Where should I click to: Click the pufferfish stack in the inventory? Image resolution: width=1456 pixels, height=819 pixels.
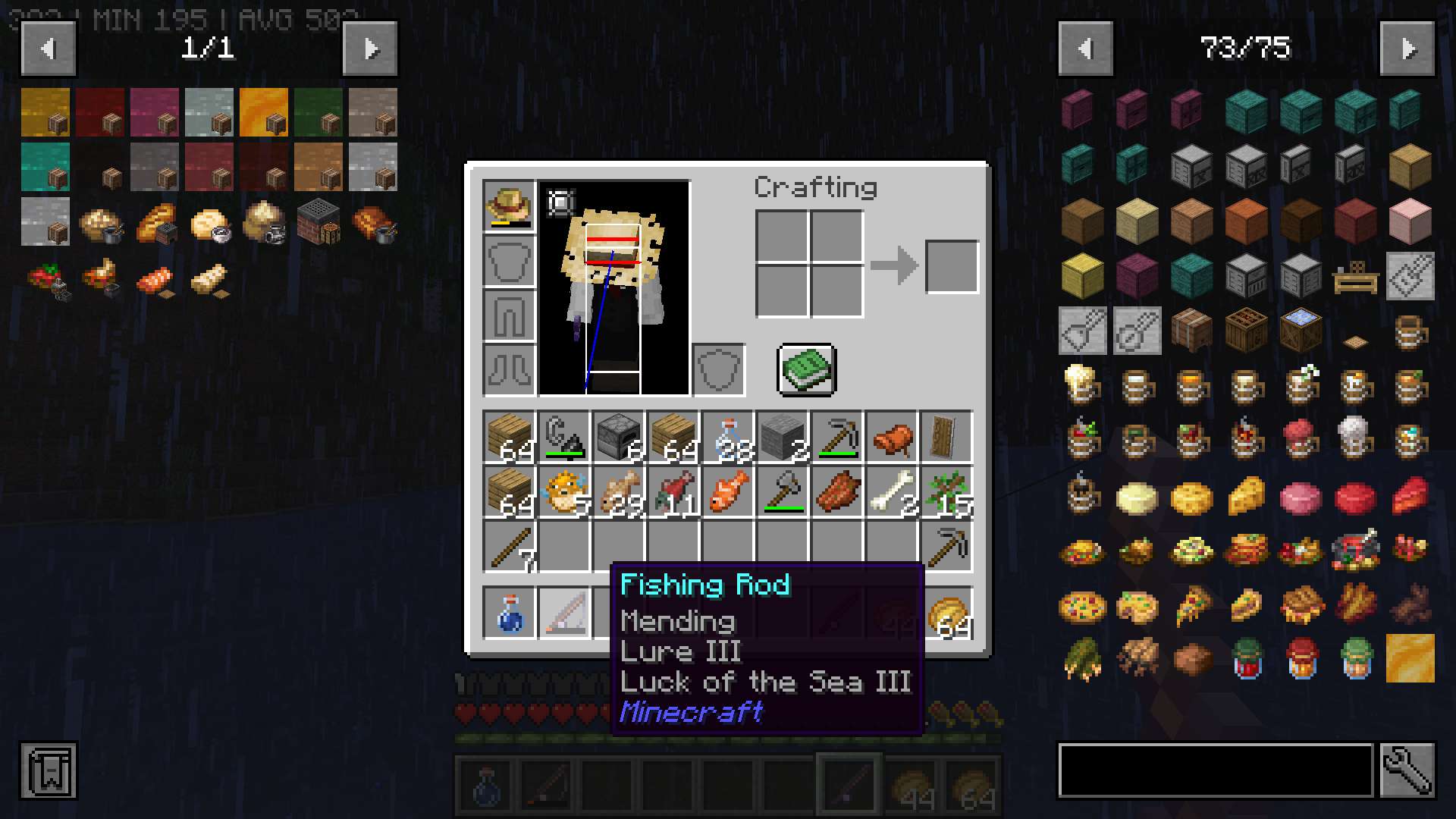[563, 491]
